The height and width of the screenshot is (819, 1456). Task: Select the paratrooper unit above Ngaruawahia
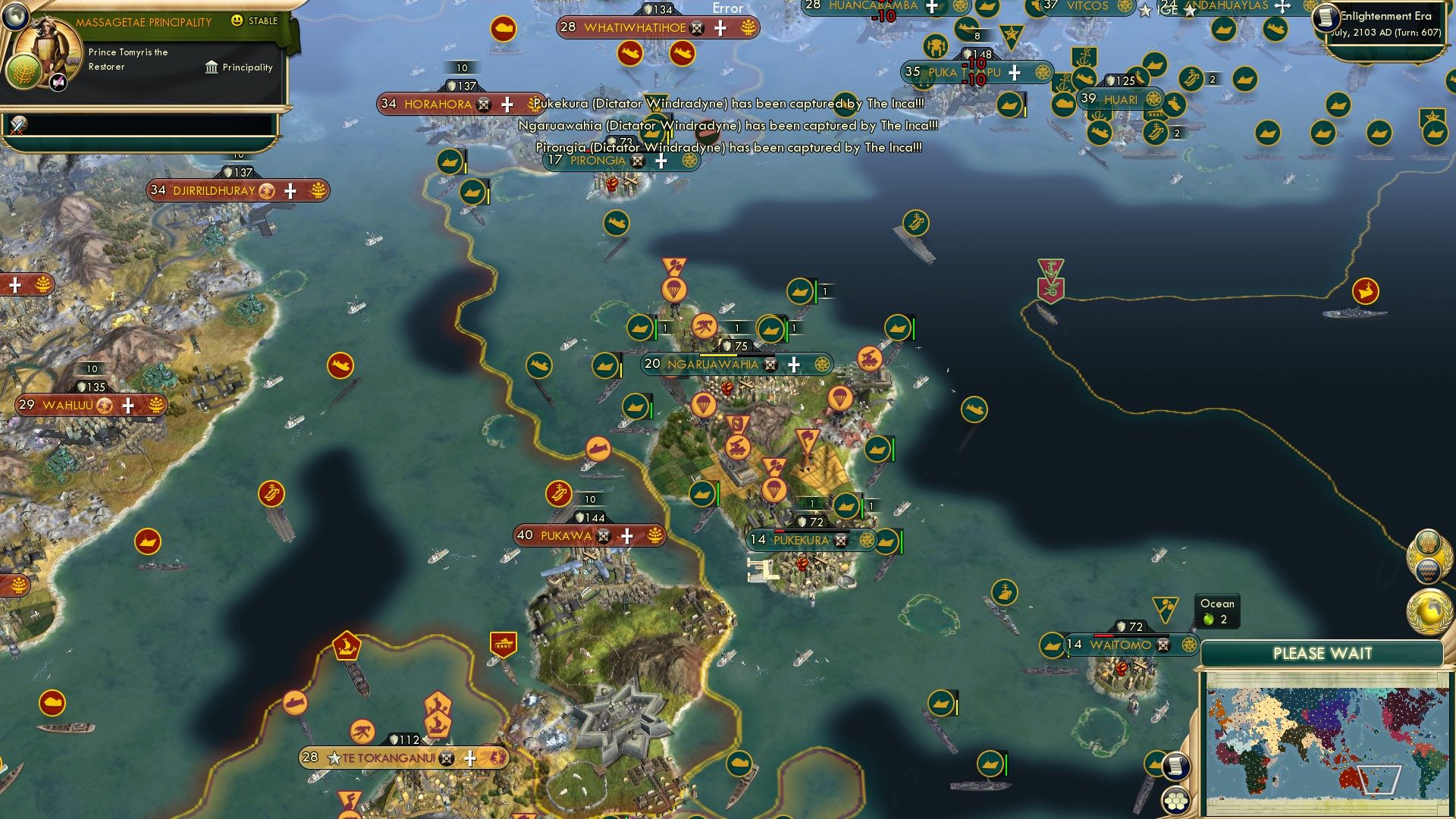[673, 290]
